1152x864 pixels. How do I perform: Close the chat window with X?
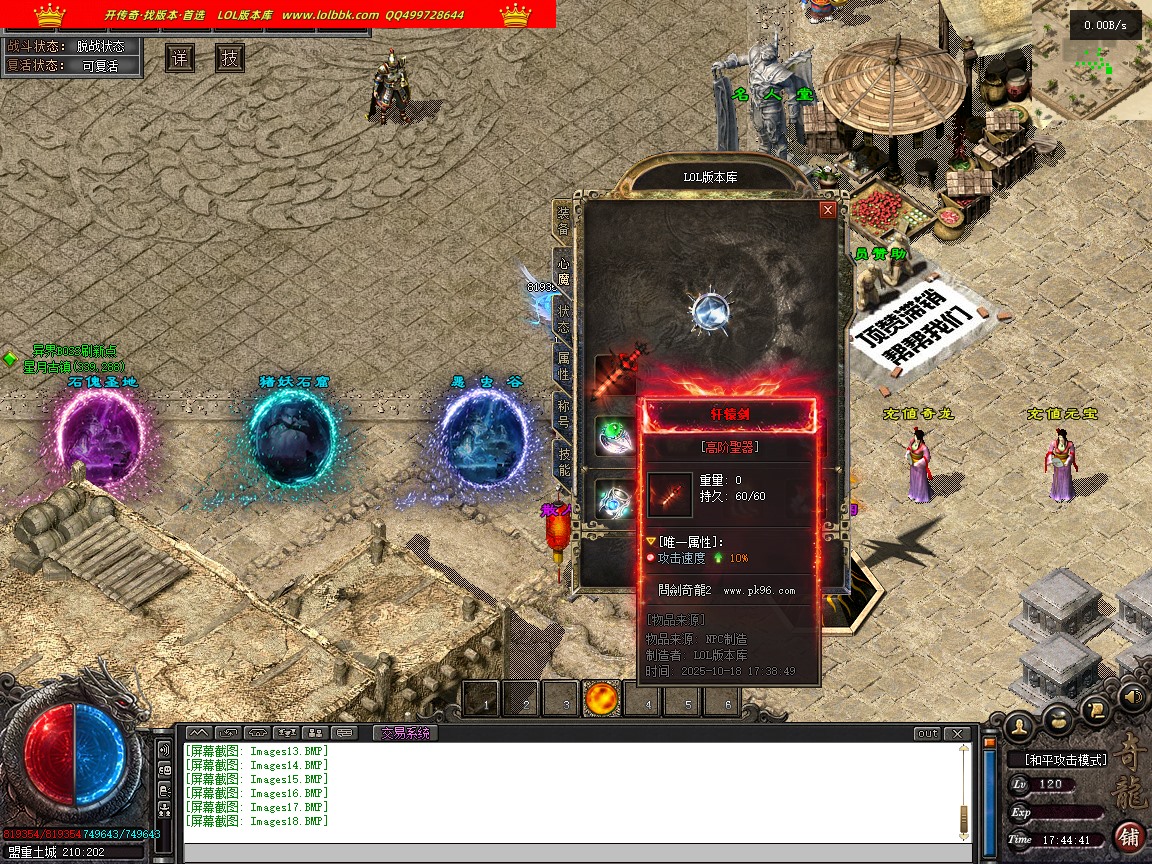click(957, 734)
